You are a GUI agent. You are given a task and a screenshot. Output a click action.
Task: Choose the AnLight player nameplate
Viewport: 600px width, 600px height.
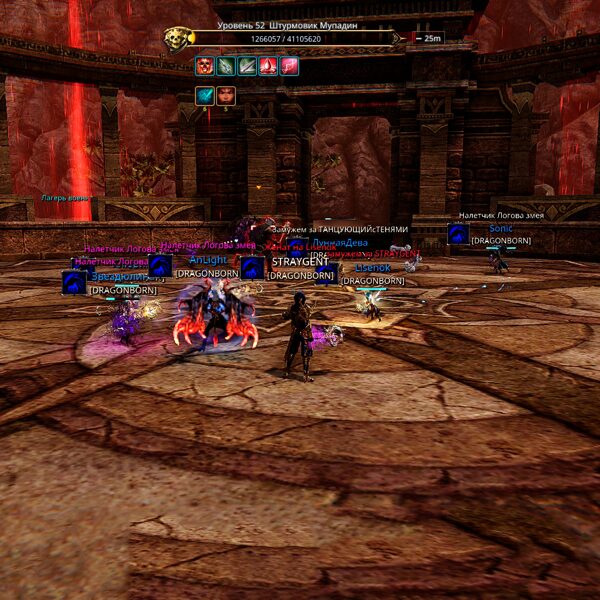click(207, 260)
